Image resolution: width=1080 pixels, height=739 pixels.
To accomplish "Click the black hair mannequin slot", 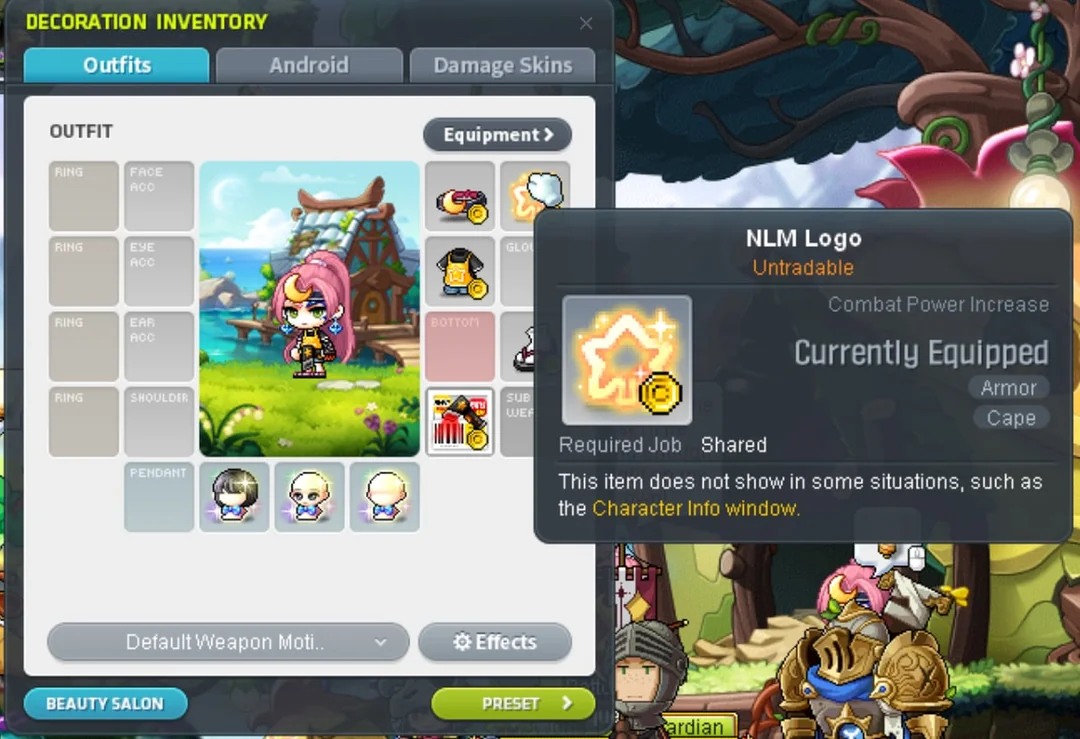I will coord(234,497).
